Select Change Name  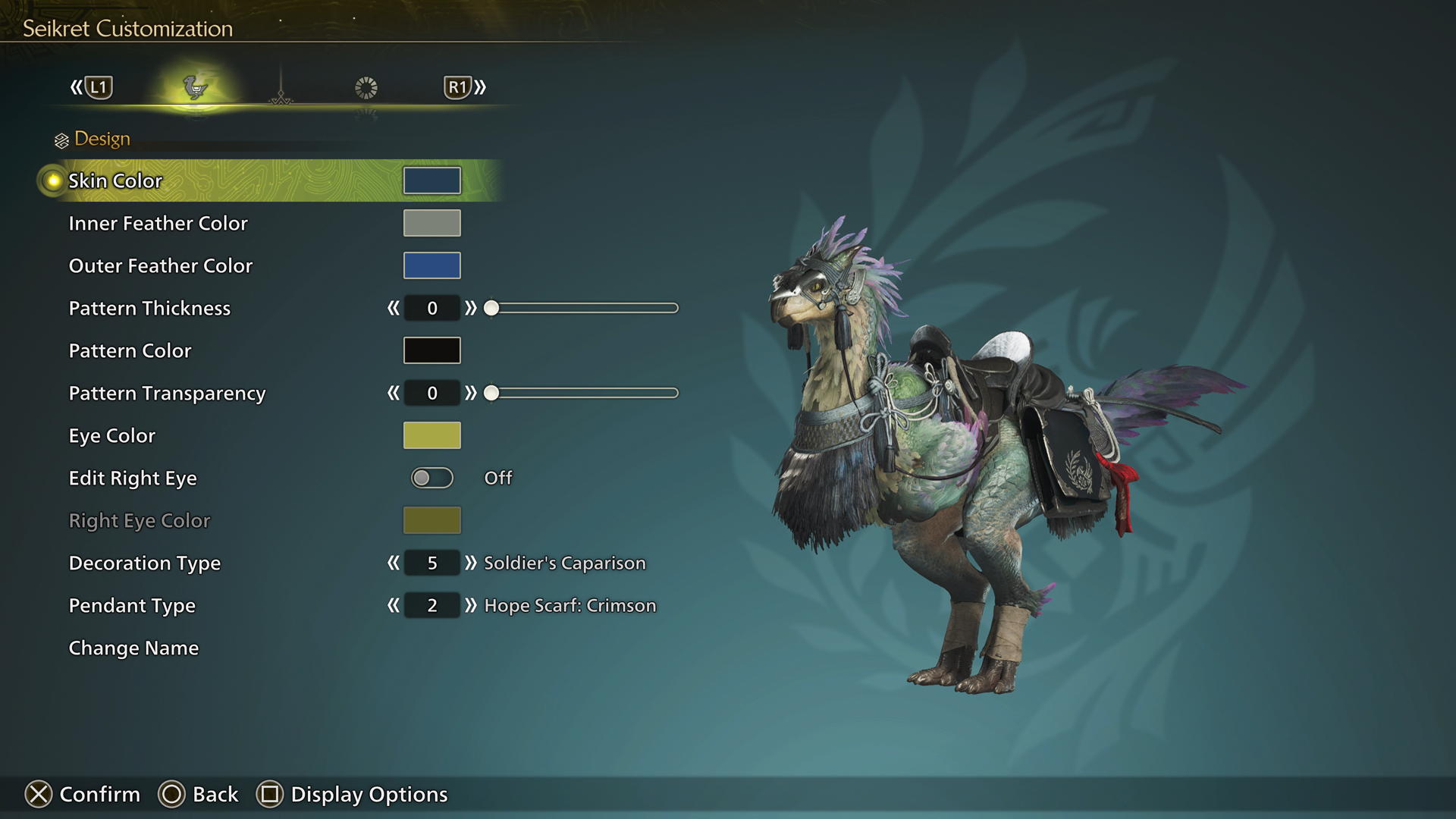coord(133,648)
